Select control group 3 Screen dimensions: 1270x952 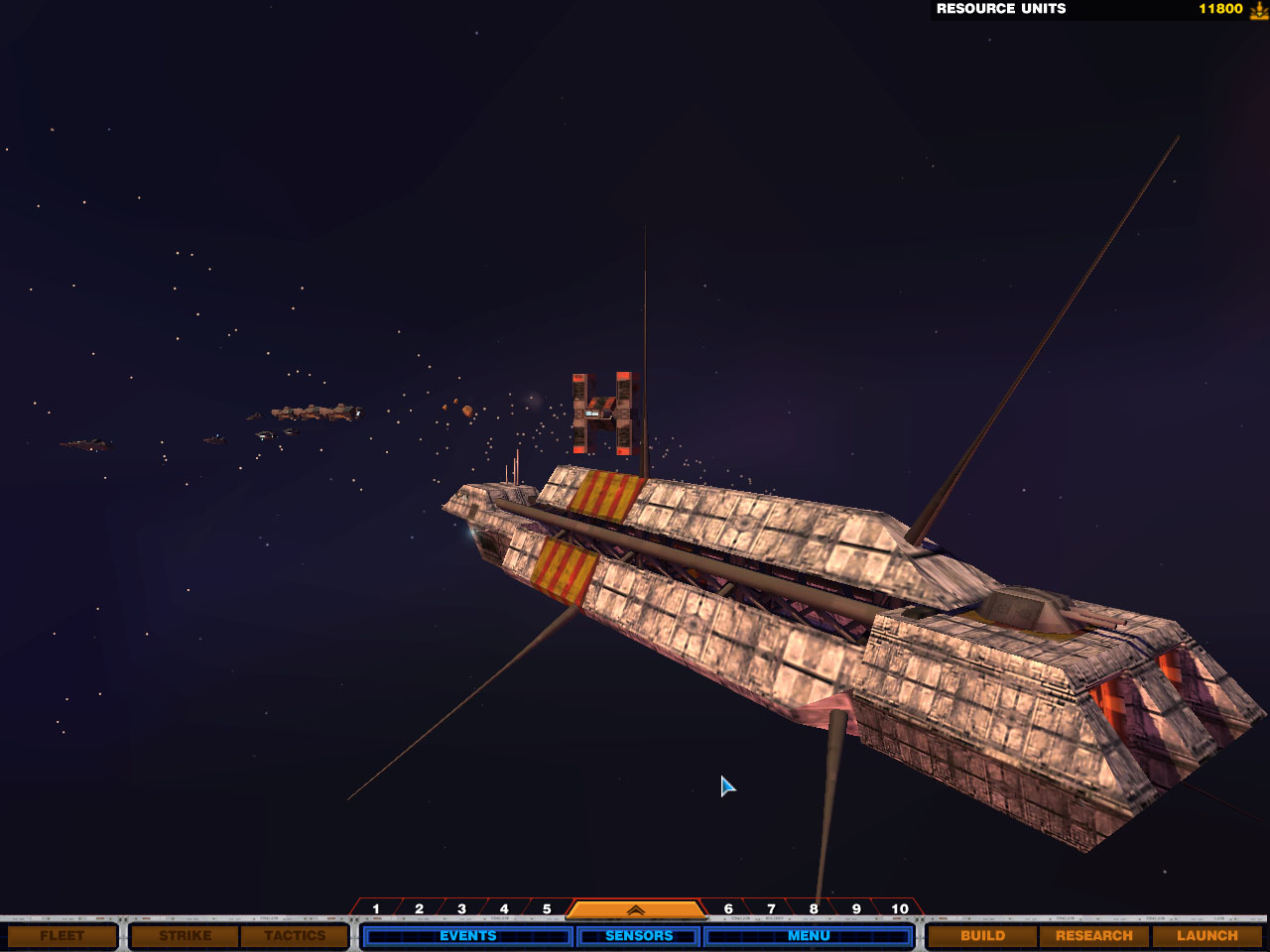tap(461, 908)
